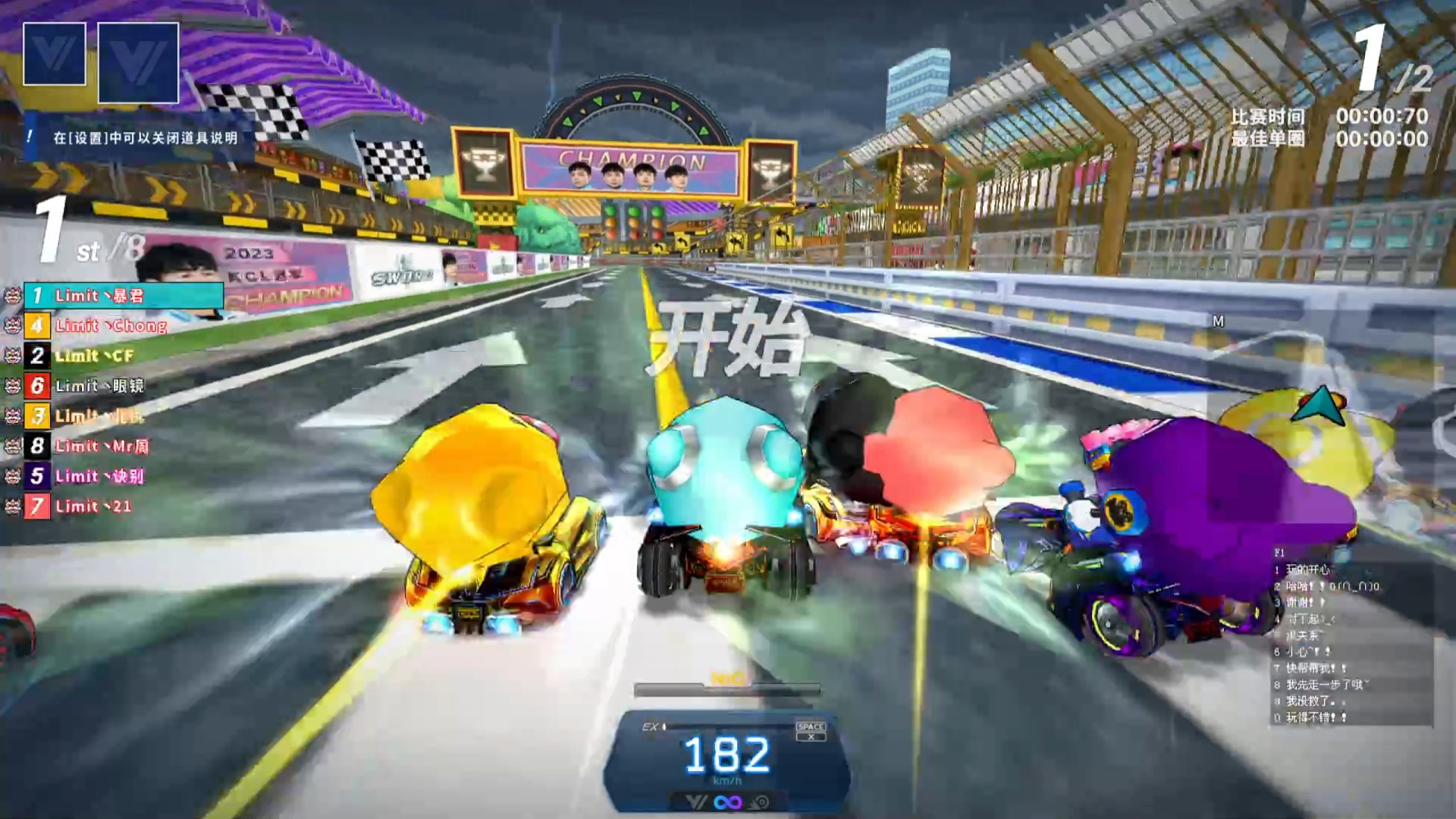Click the smaller item slot
The width and height of the screenshot is (1456, 819).
point(55,54)
